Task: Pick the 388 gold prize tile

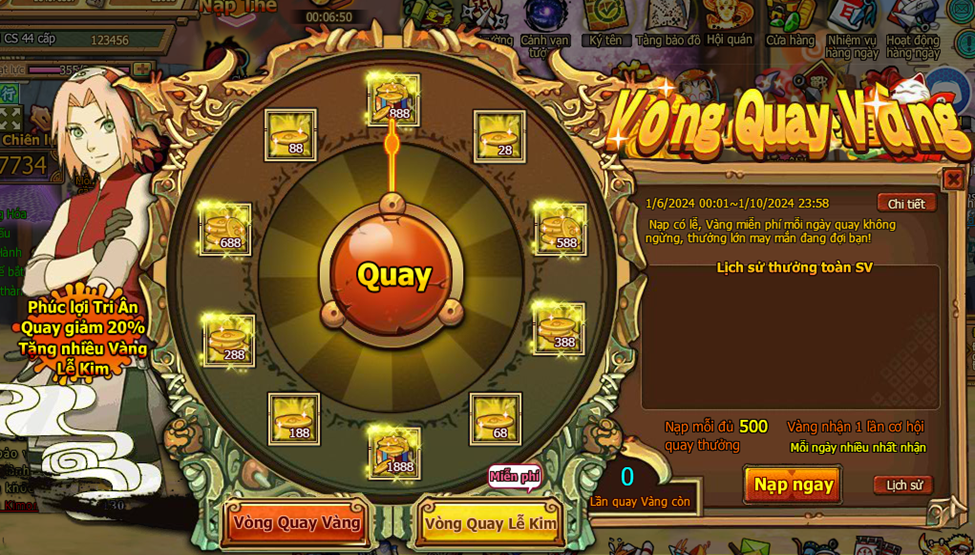Action: pyautogui.click(x=558, y=327)
